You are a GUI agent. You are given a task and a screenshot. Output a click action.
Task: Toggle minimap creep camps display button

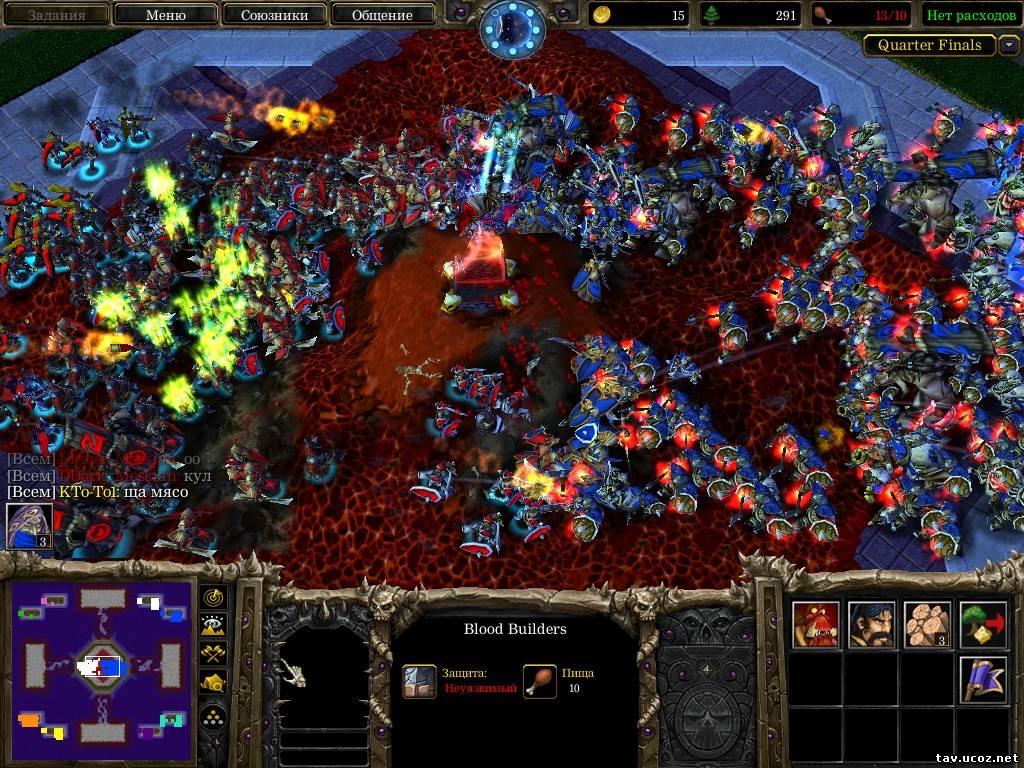214,683
